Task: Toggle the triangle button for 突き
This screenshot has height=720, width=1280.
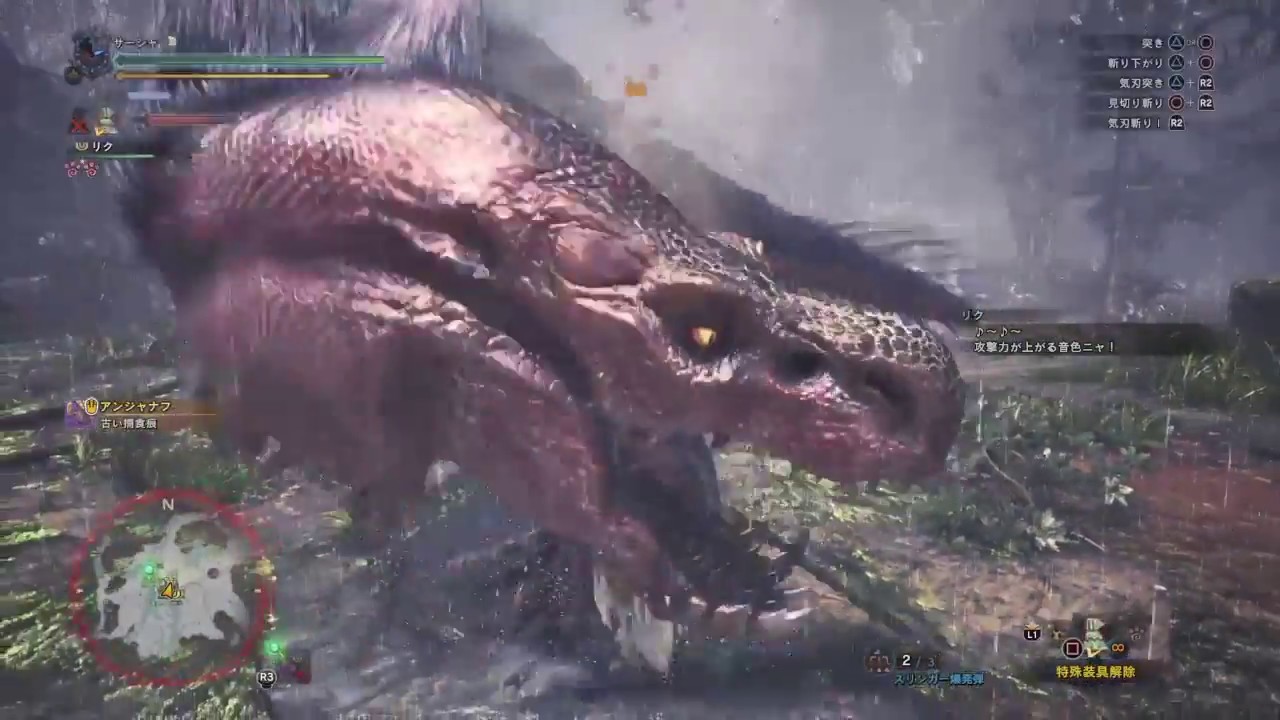Action: (x=1178, y=42)
